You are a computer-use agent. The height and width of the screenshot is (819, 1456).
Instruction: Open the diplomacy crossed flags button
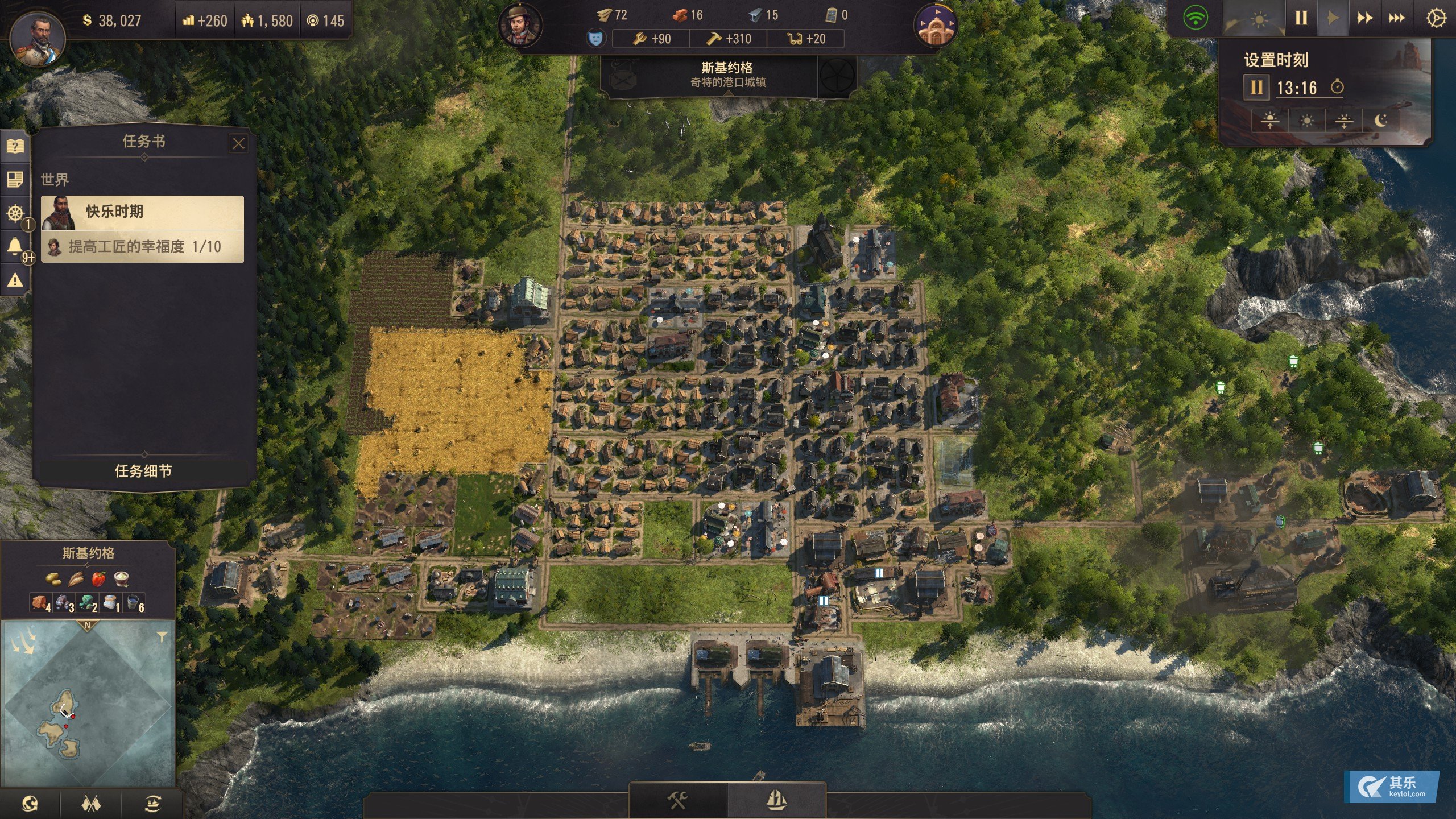(x=91, y=803)
